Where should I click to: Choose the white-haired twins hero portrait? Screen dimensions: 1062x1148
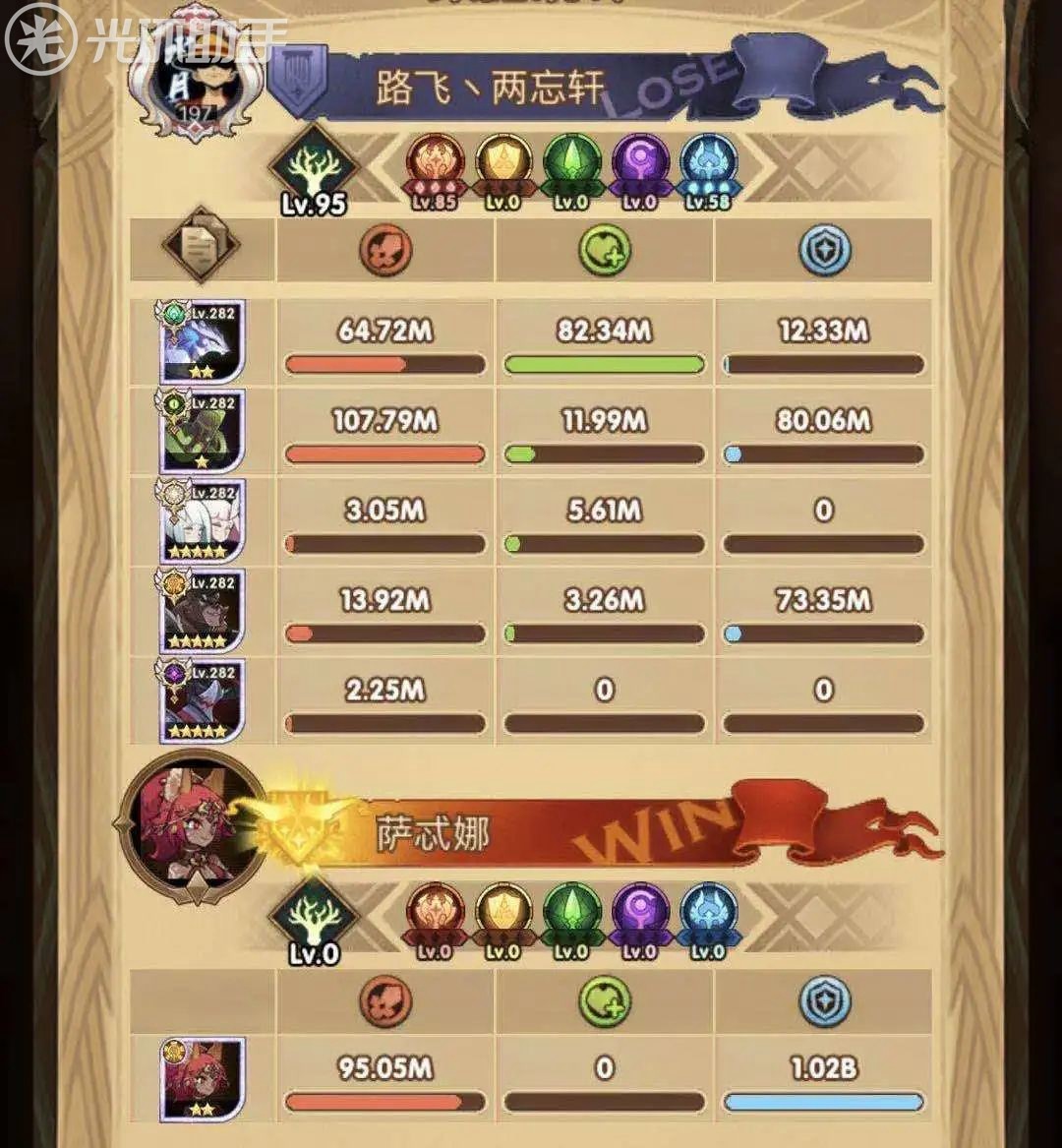[x=203, y=521]
